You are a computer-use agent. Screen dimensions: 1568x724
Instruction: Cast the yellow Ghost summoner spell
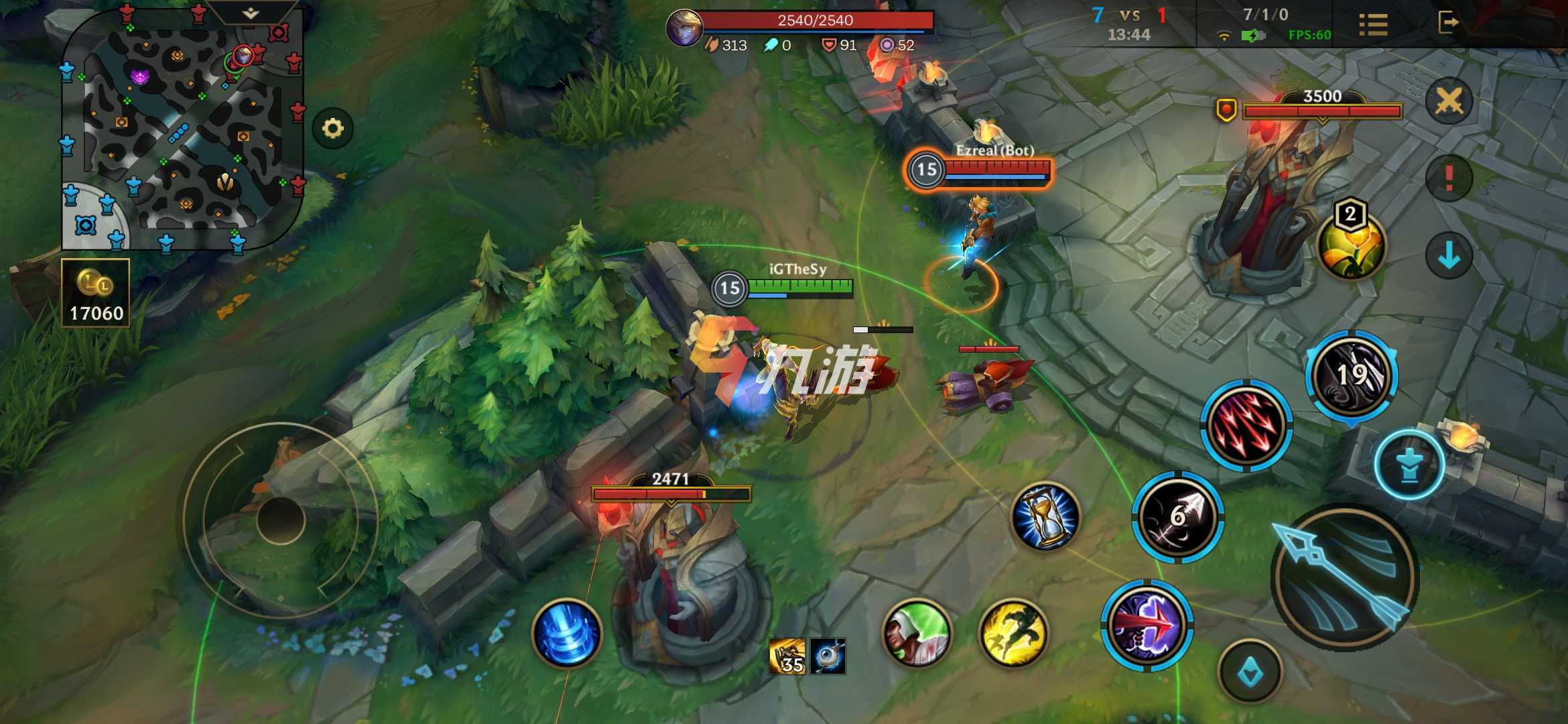1013,633
